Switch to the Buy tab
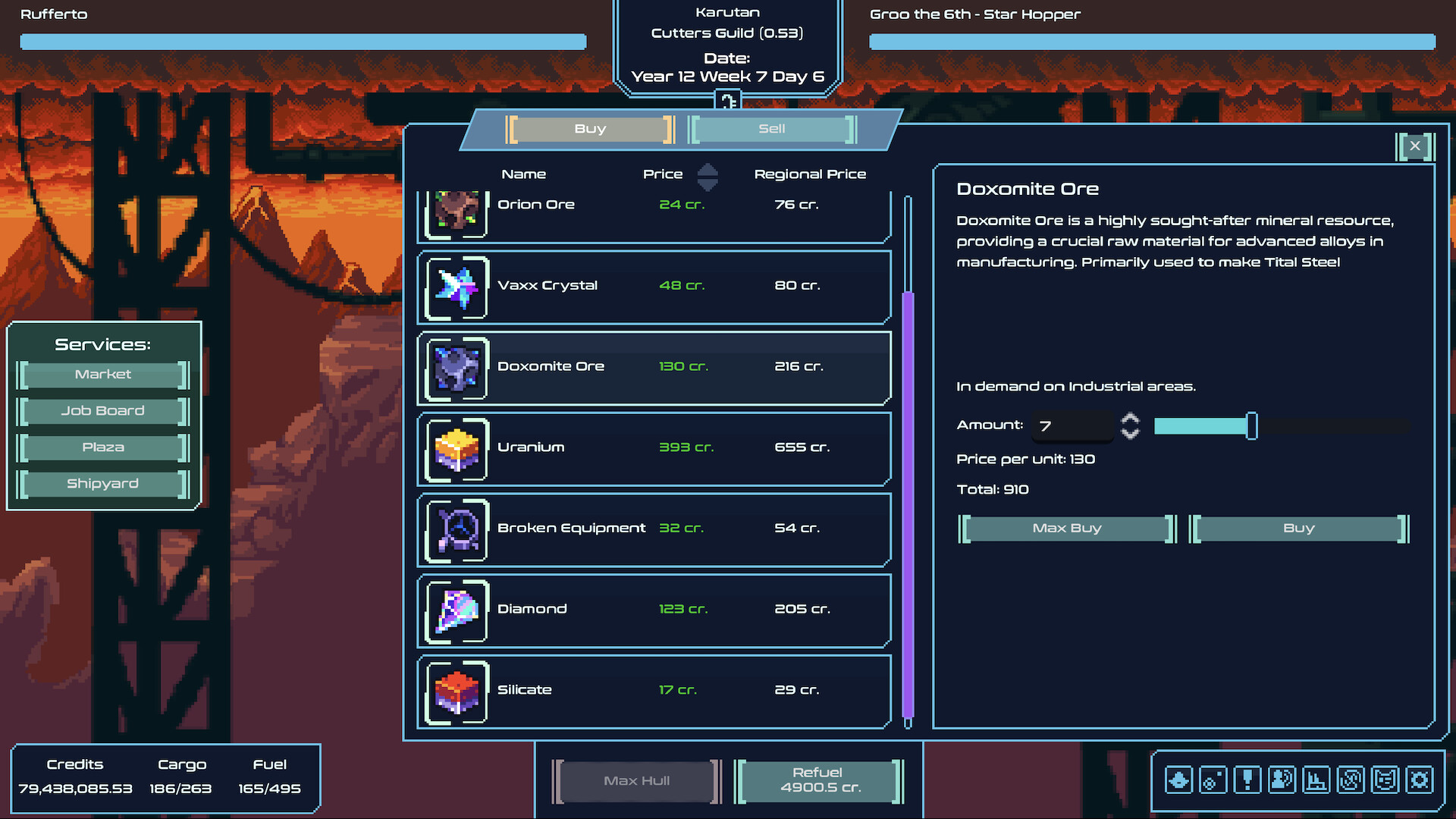The width and height of the screenshot is (1456, 819). tap(591, 129)
